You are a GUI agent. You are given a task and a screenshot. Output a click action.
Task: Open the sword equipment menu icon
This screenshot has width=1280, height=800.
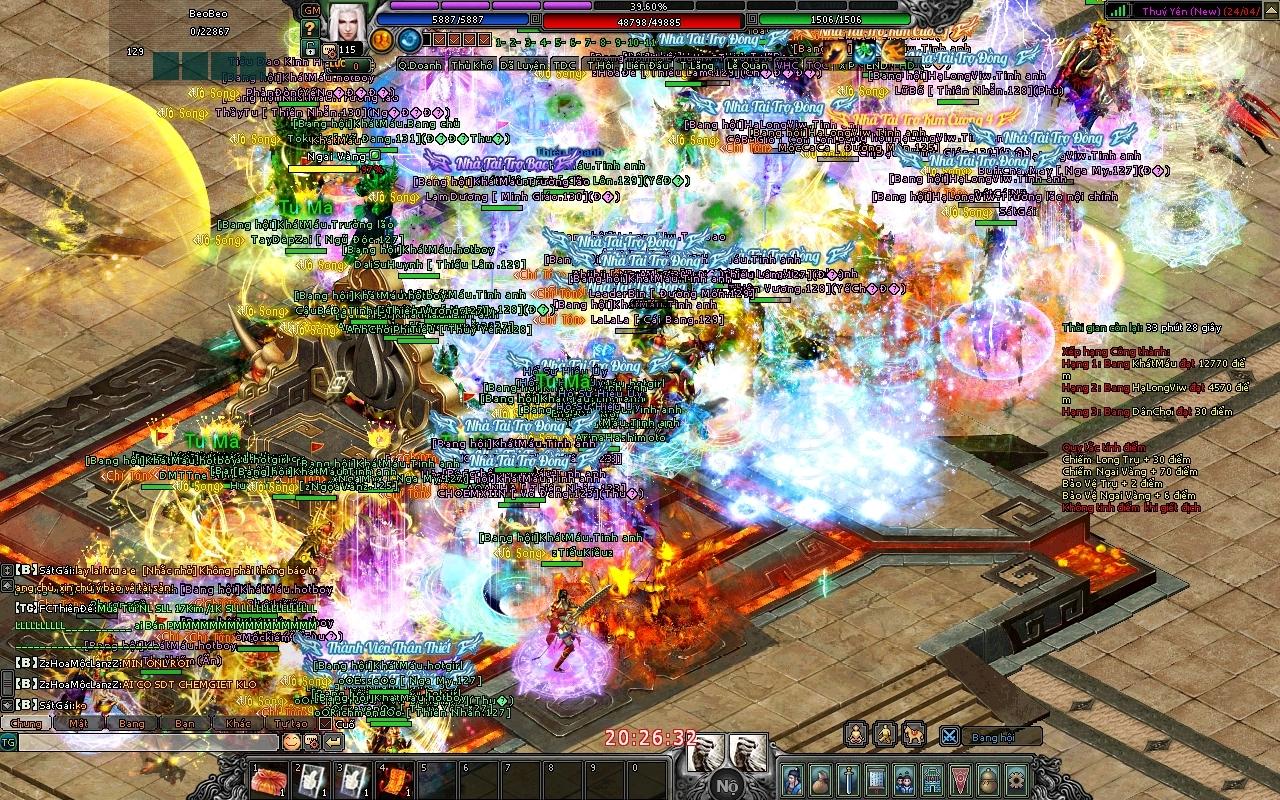point(848,779)
